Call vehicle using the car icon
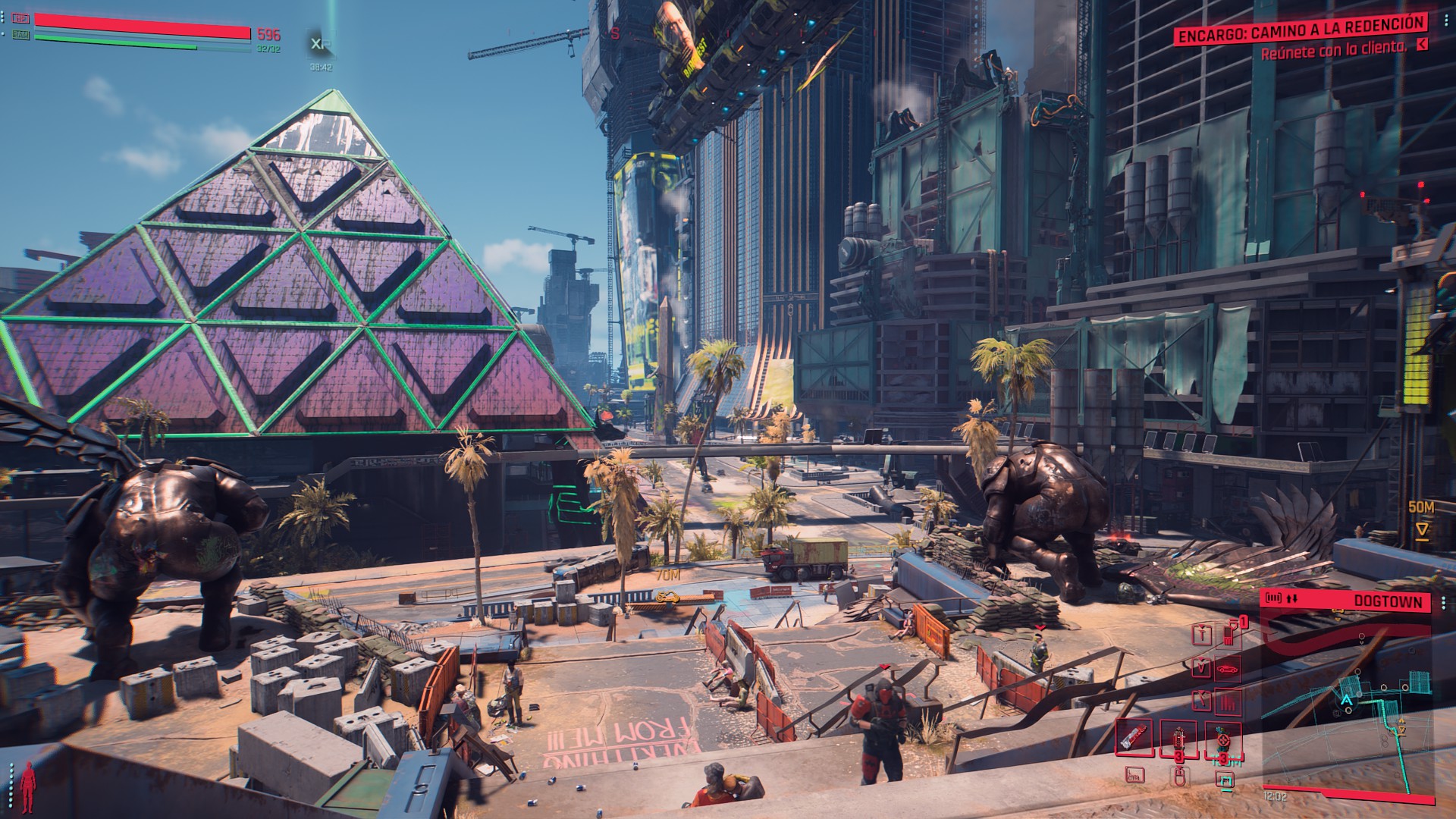 coord(1228,668)
